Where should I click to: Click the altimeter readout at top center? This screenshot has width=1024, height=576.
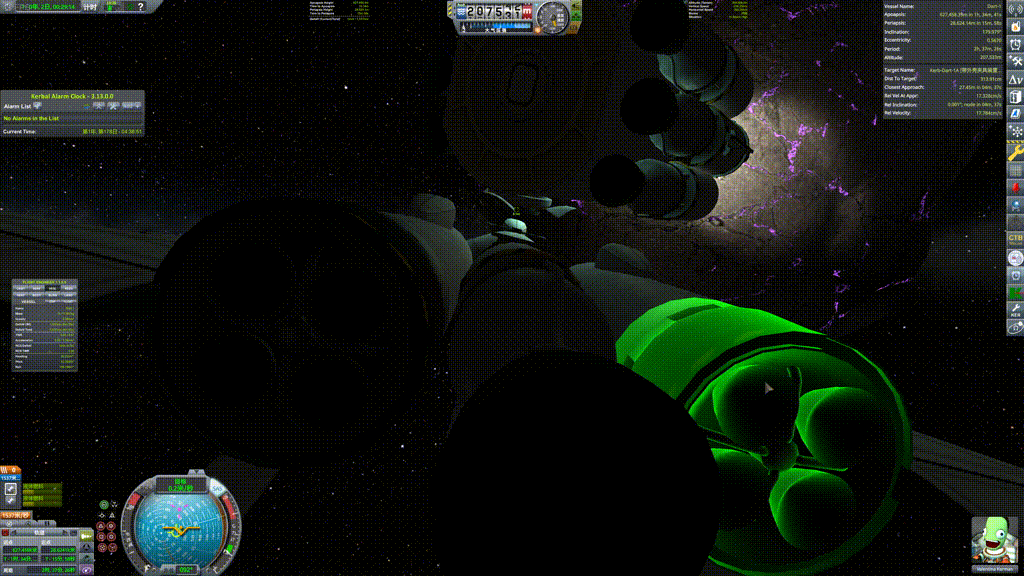coord(494,11)
